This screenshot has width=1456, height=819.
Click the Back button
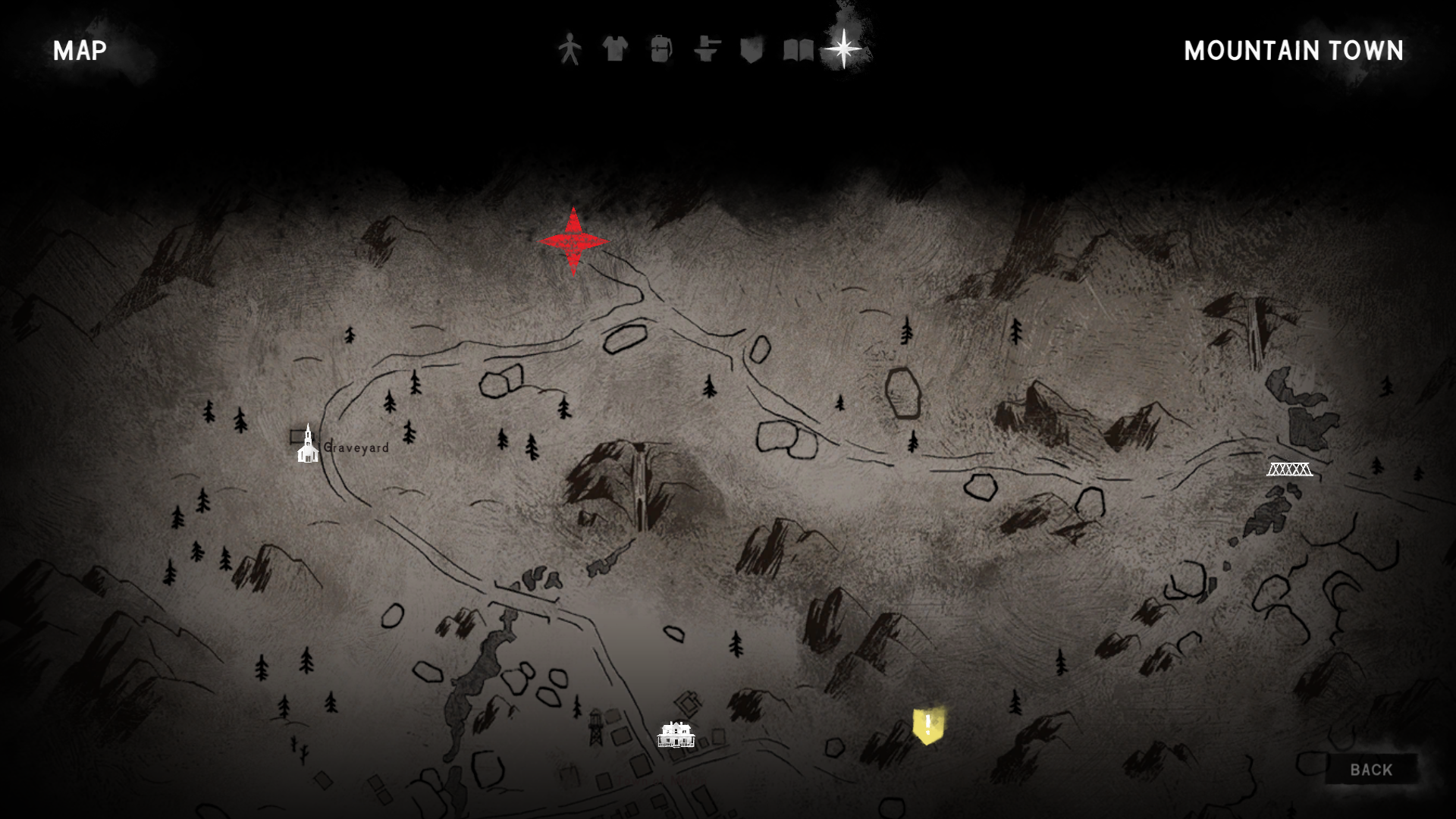click(x=1371, y=770)
